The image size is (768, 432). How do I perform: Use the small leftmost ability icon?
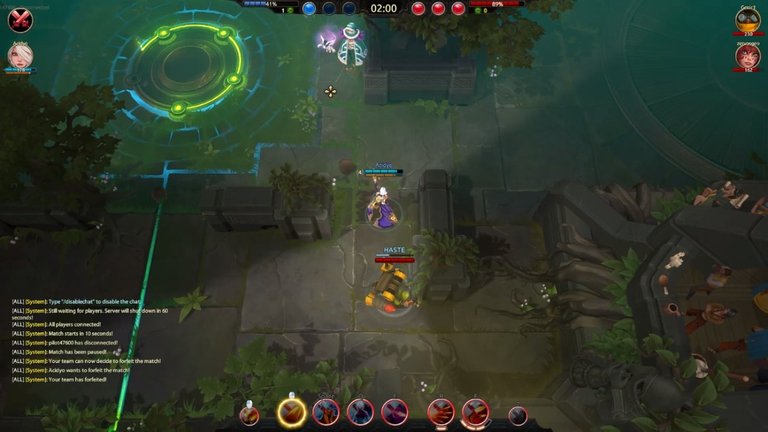point(250,415)
